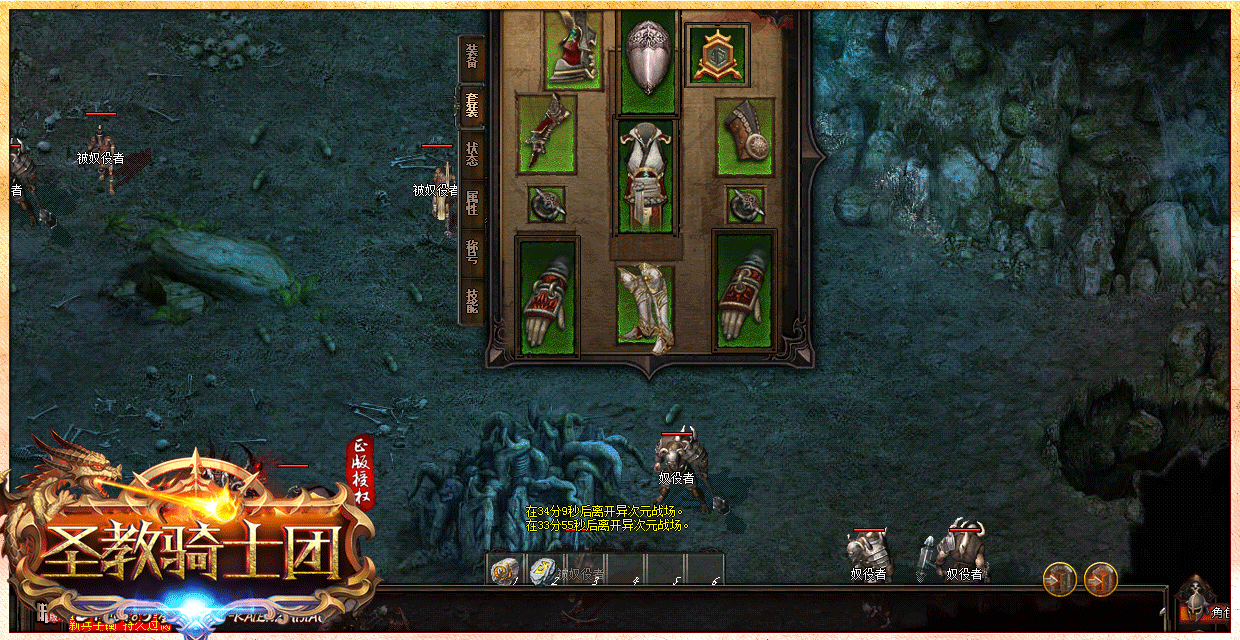
Task: Select the brown leather bracer slot
Action: tap(745, 135)
